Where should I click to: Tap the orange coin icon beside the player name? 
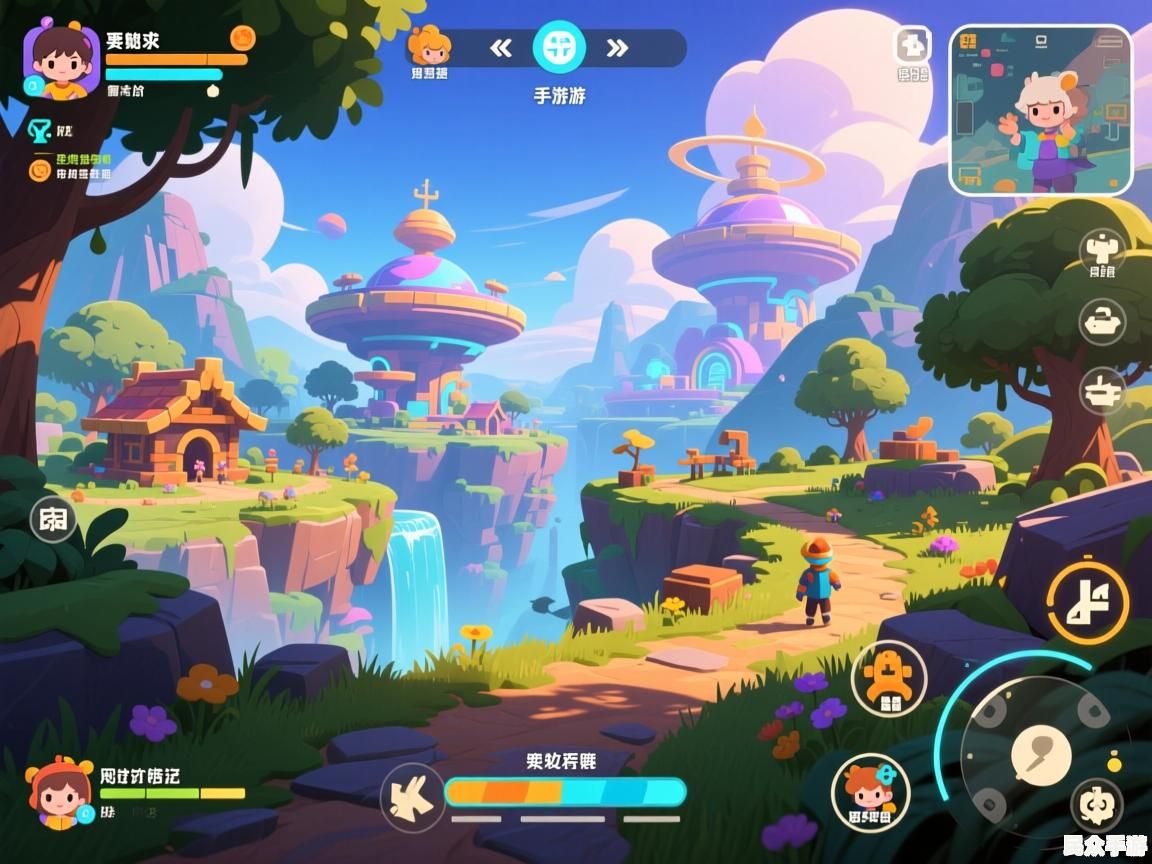[242, 38]
